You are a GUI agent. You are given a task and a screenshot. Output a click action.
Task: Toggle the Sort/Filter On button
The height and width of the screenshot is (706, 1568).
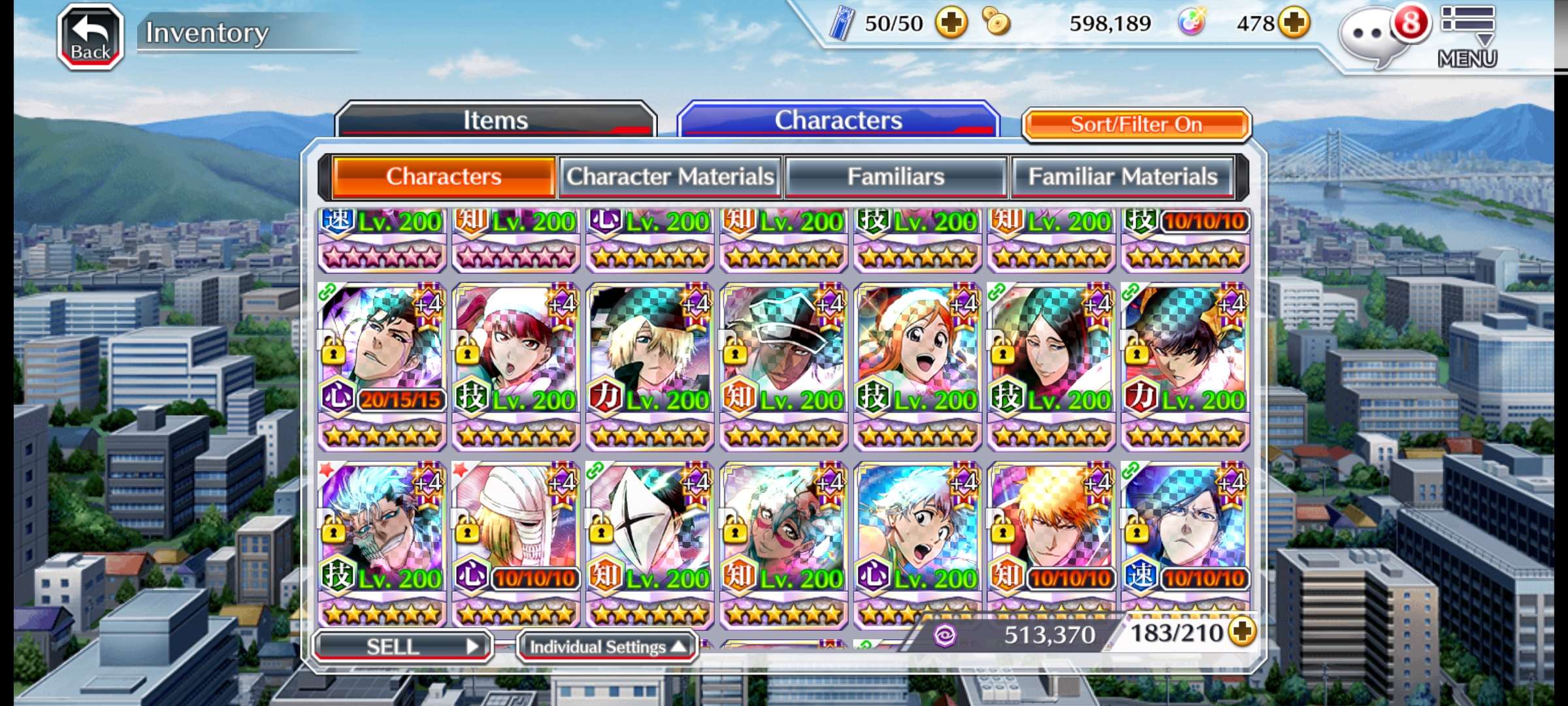point(1136,124)
